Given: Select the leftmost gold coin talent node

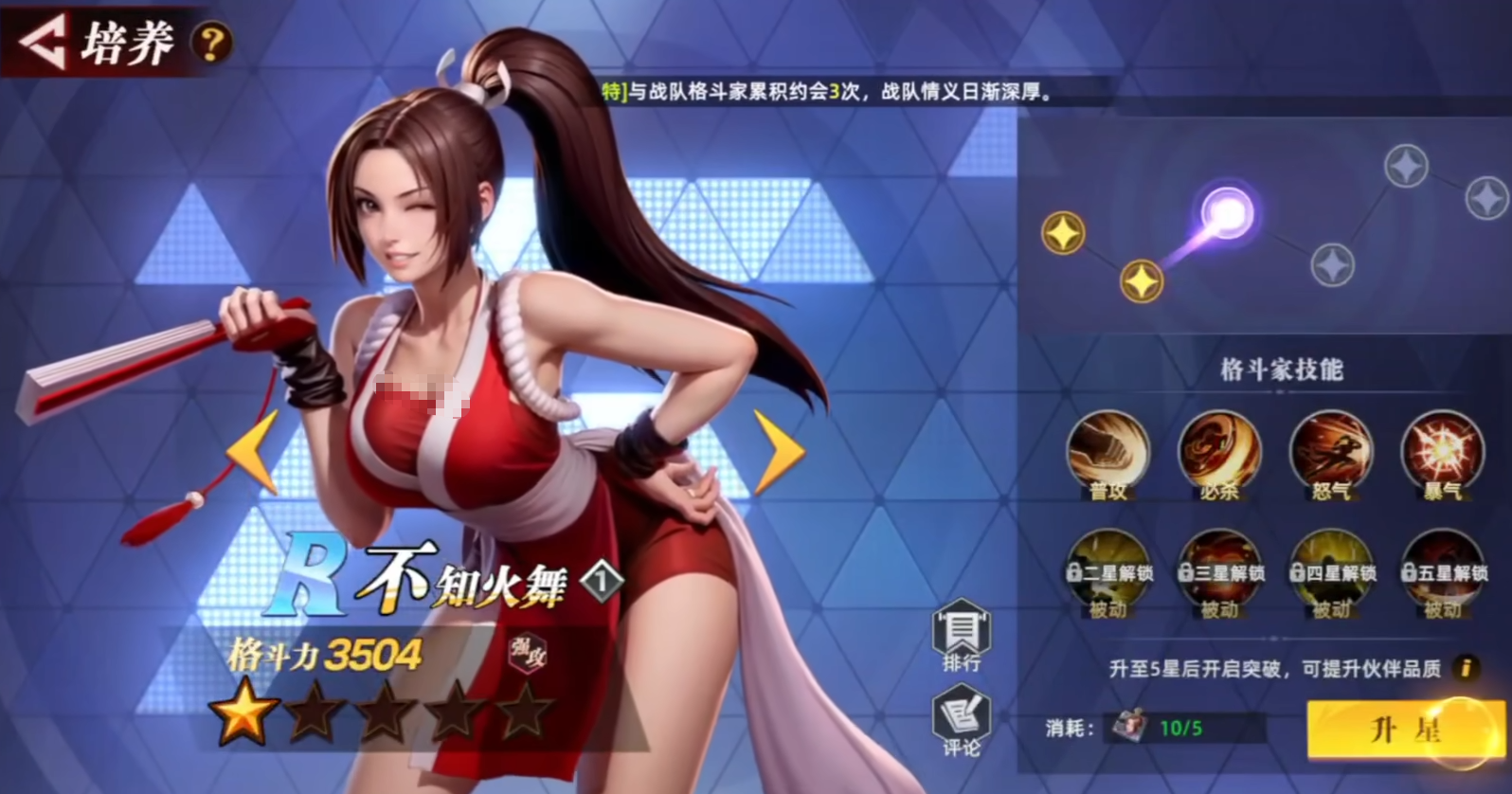Looking at the screenshot, I should [x=1062, y=230].
